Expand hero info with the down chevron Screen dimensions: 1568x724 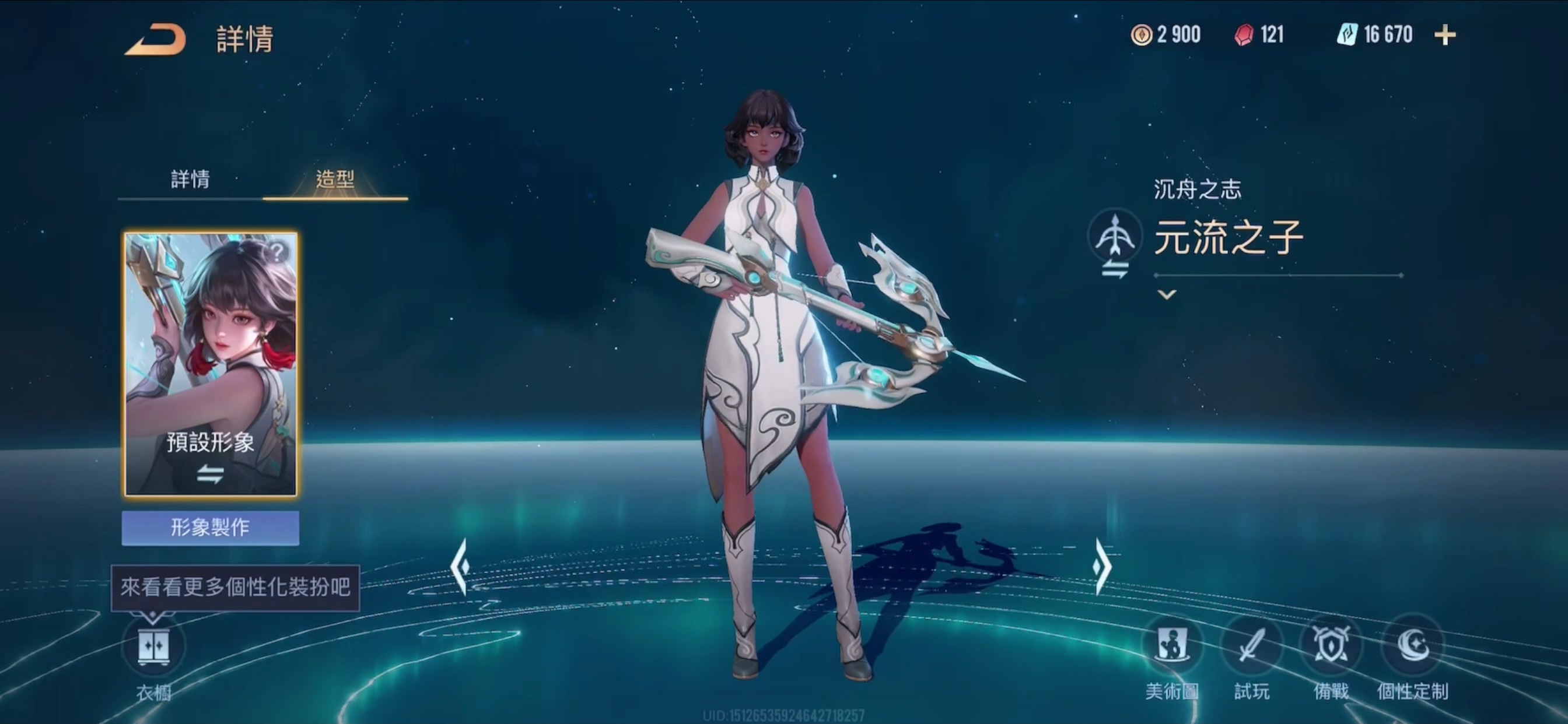(1166, 295)
